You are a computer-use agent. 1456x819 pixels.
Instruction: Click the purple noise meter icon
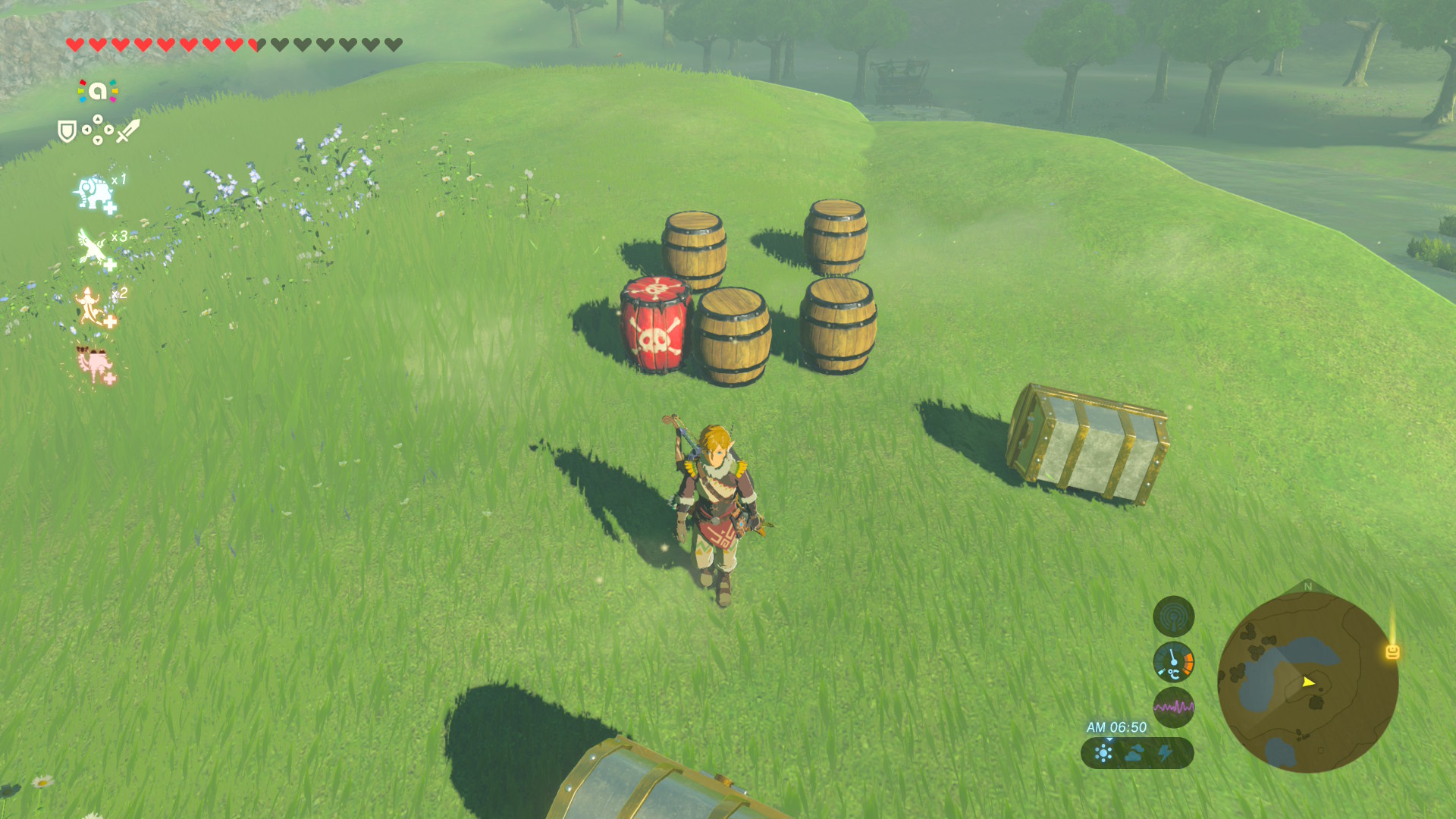pyautogui.click(x=1173, y=708)
